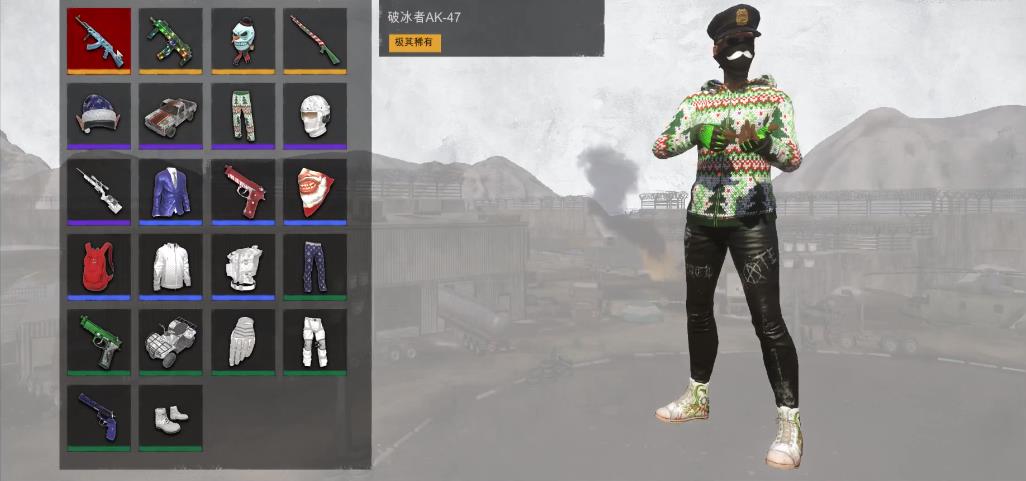Choose the Christmas-lights submachine gun skin
The height and width of the screenshot is (481, 1026).
(171, 39)
